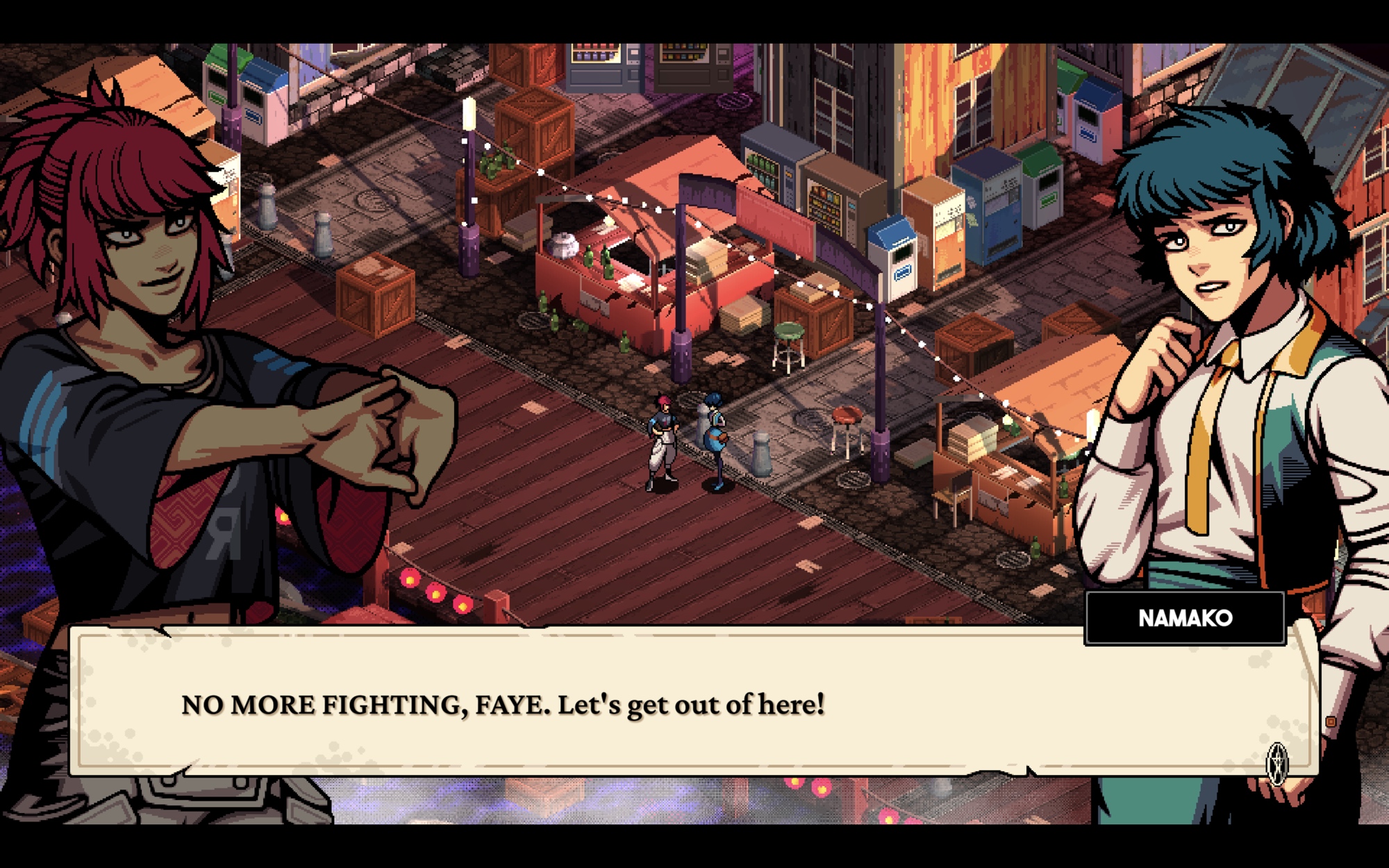Image resolution: width=1389 pixels, height=868 pixels.
Task: Click the spinning pentagram coin to continue
Action: pyautogui.click(x=1277, y=763)
